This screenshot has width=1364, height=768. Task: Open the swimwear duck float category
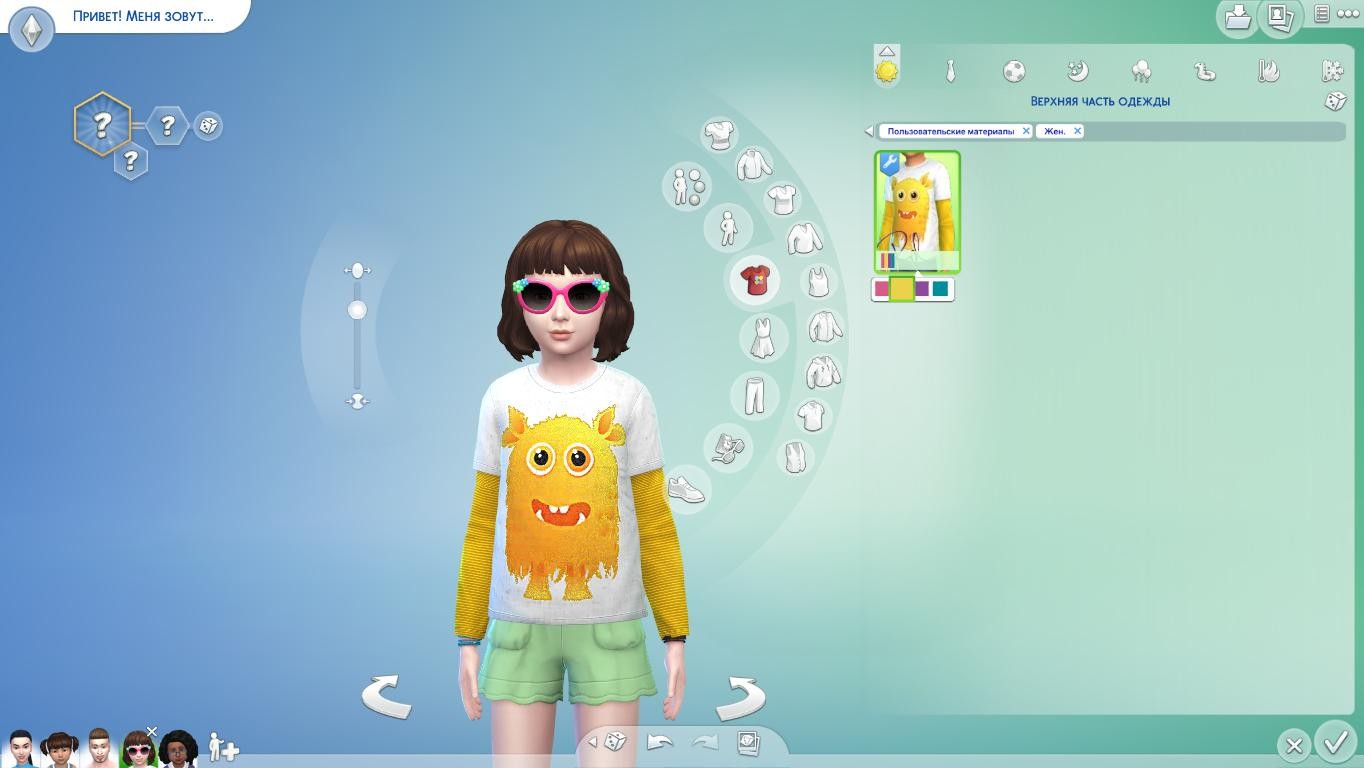click(x=1205, y=71)
